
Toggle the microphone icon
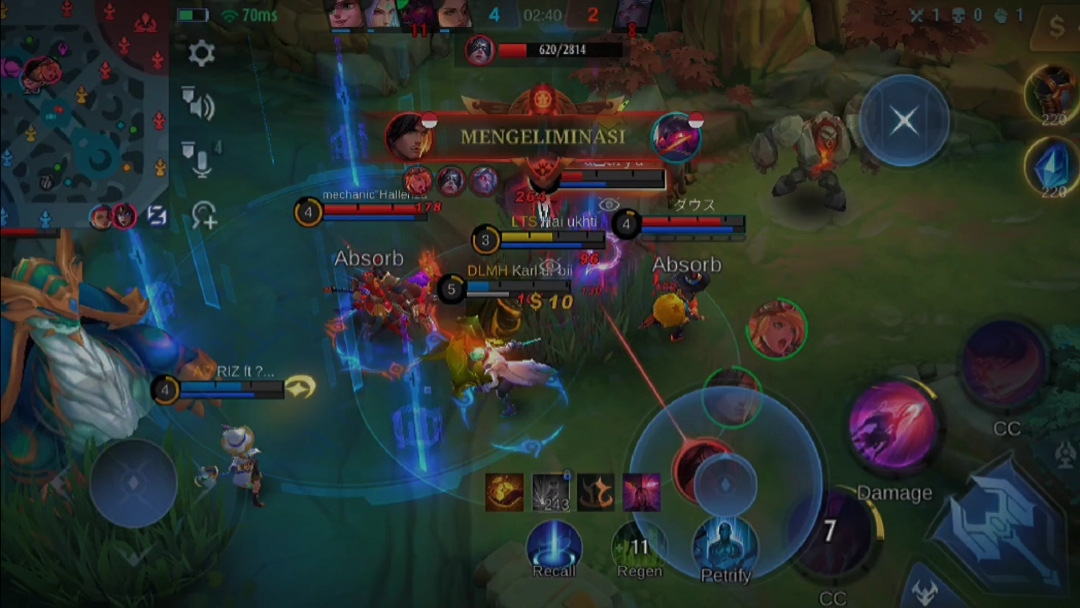click(x=199, y=159)
